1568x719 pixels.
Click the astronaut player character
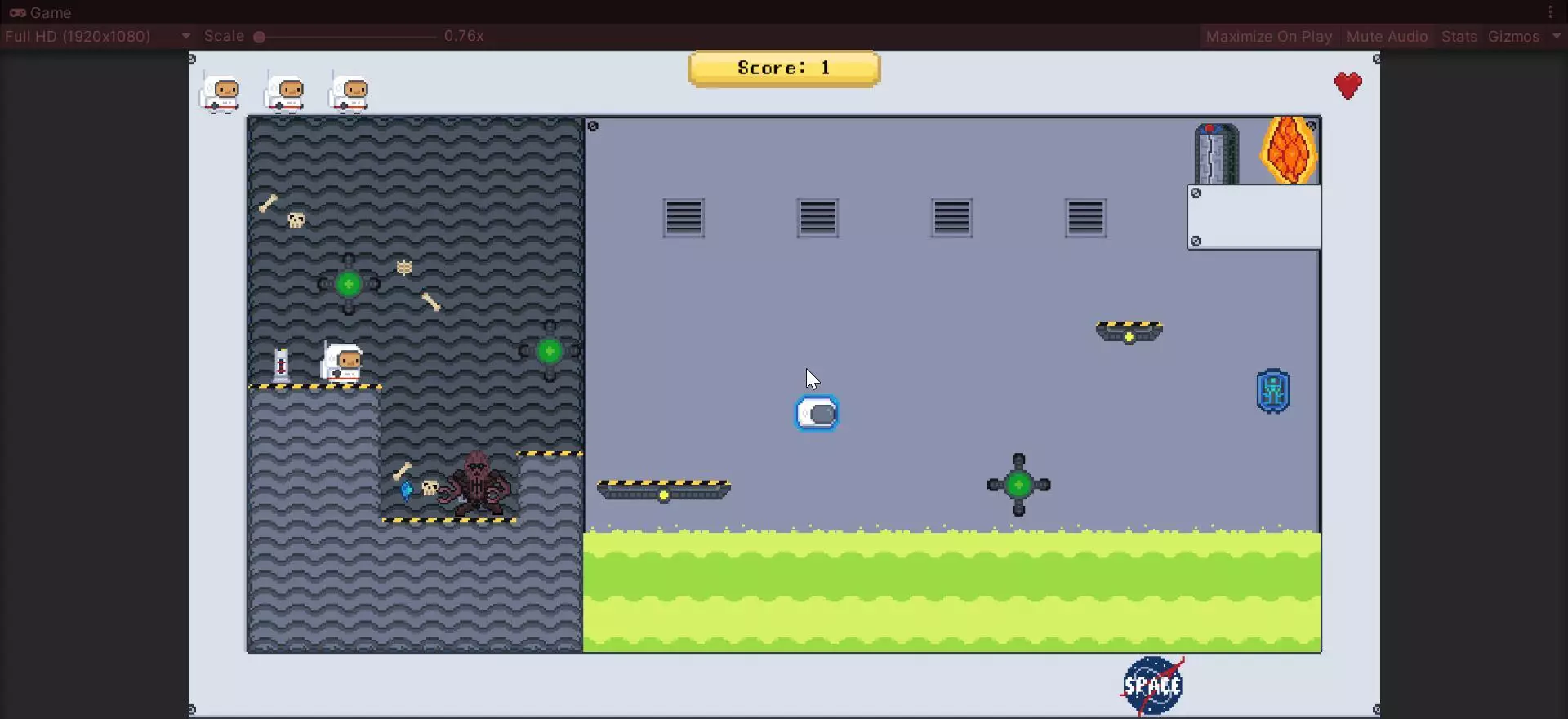click(341, 362)
